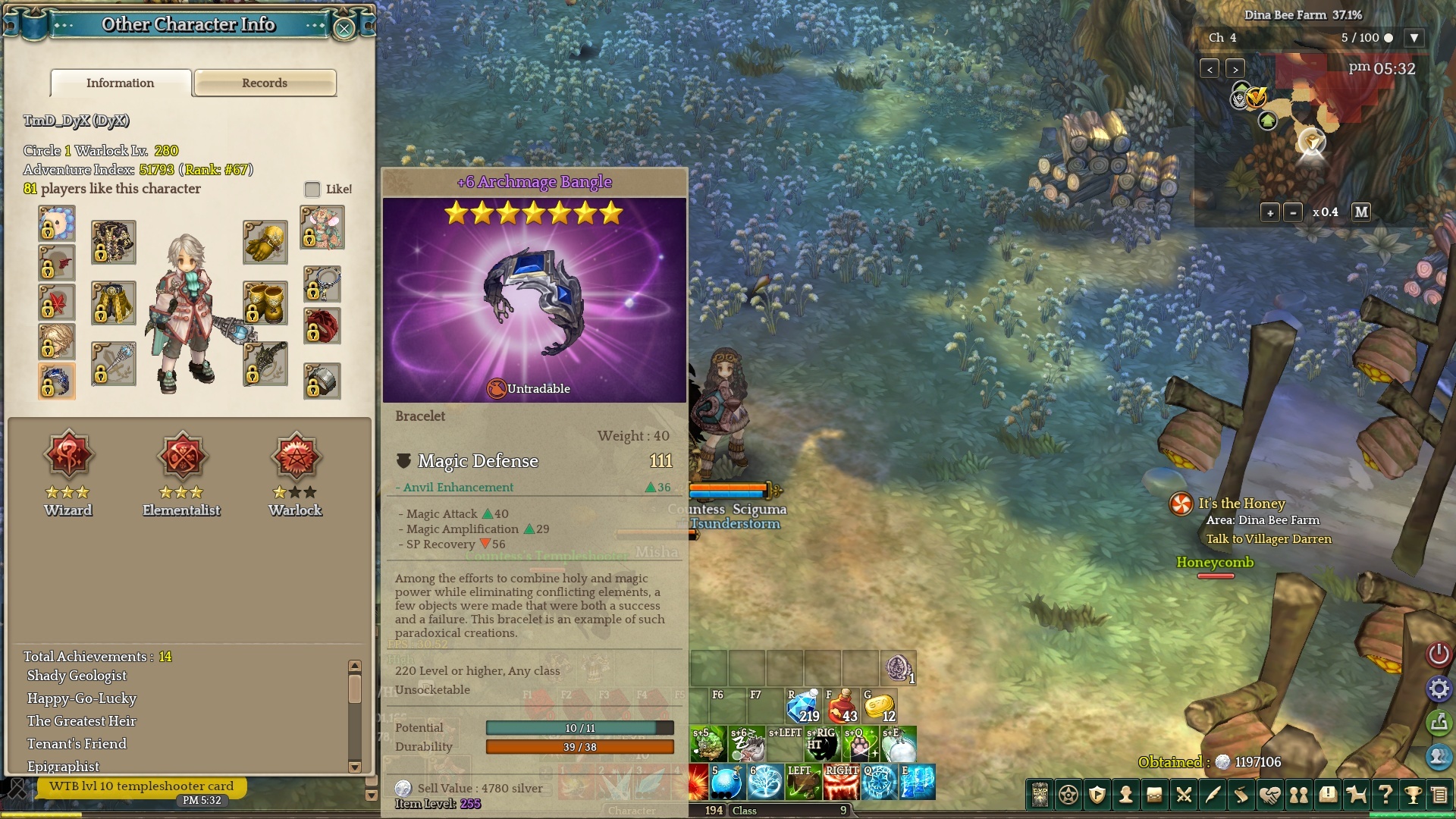1456x819 pixels.
Task: Activate the white tree skill icon
Action: [x=765, y=783]
